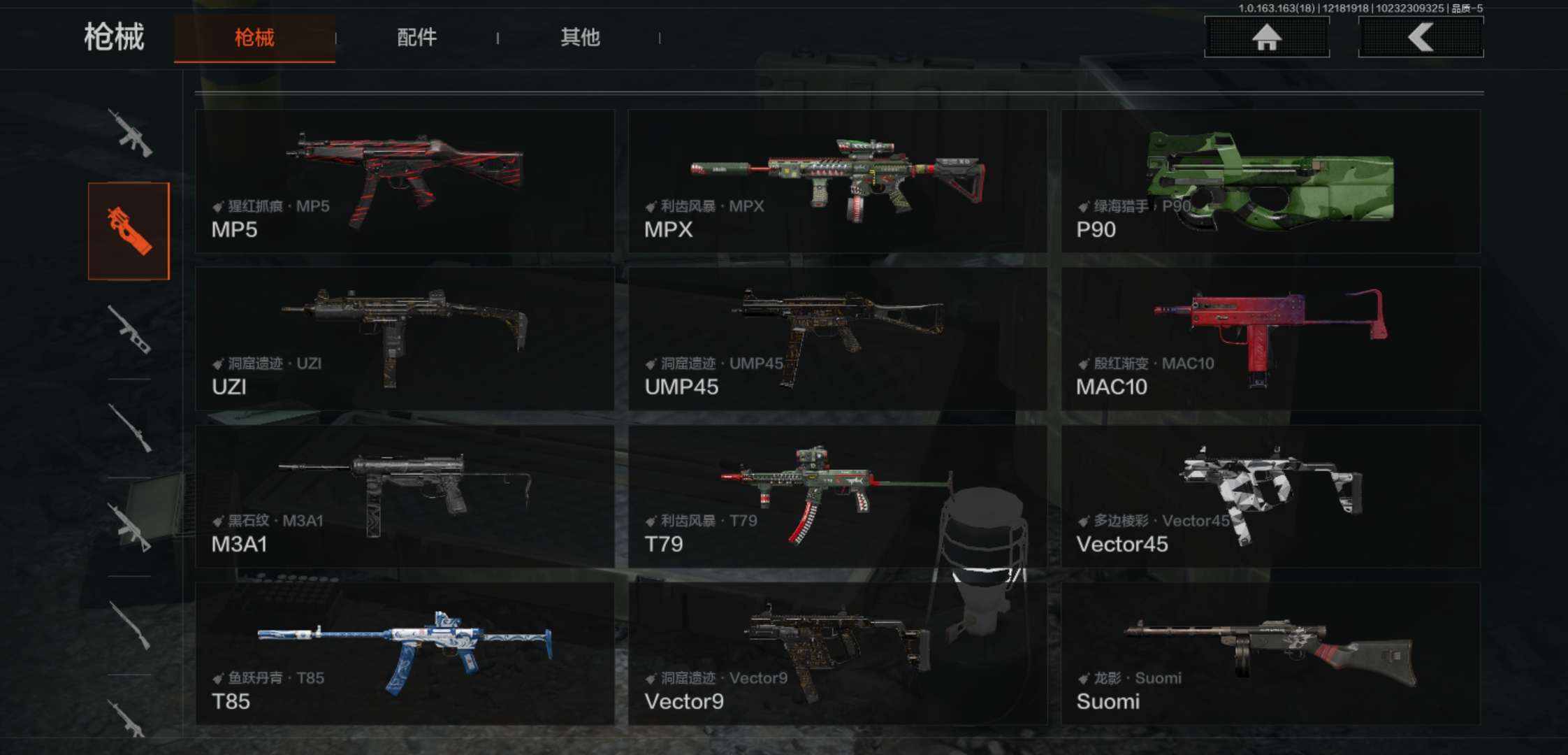Choose the Suomi weapon tile

(x=1270, y=654)
